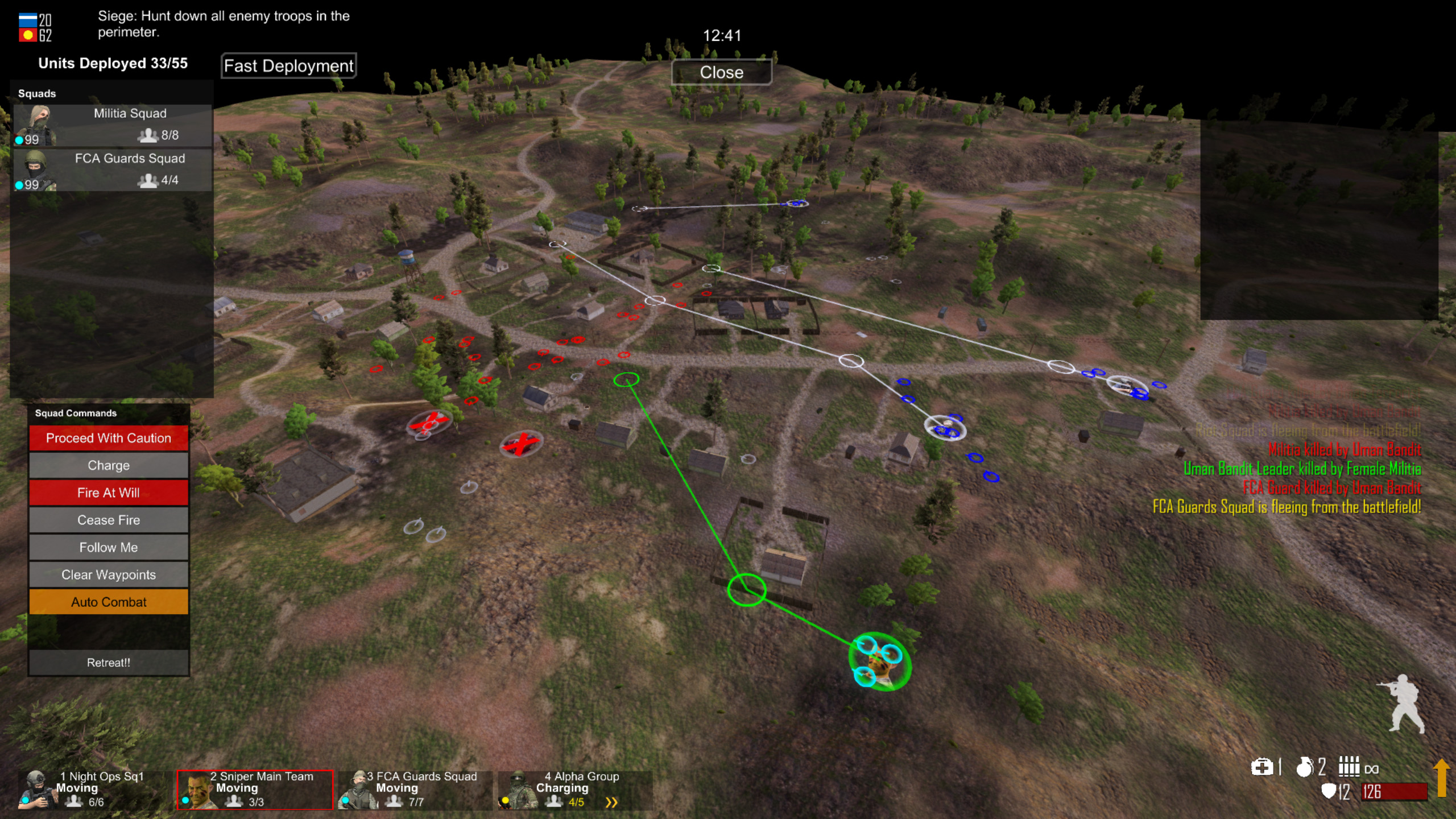Choose the Follow Me command
Screen dimensions: 1456x819
(109, 547)
